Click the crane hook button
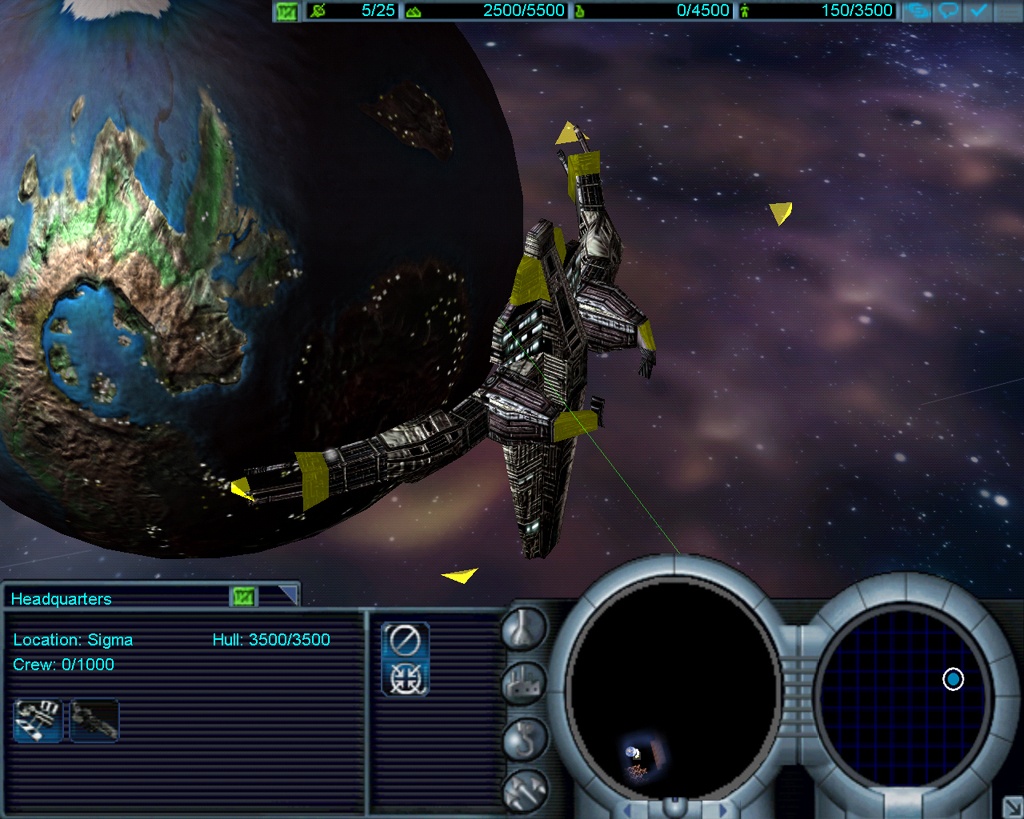1024x819 pixels. [x=524, y=737]
